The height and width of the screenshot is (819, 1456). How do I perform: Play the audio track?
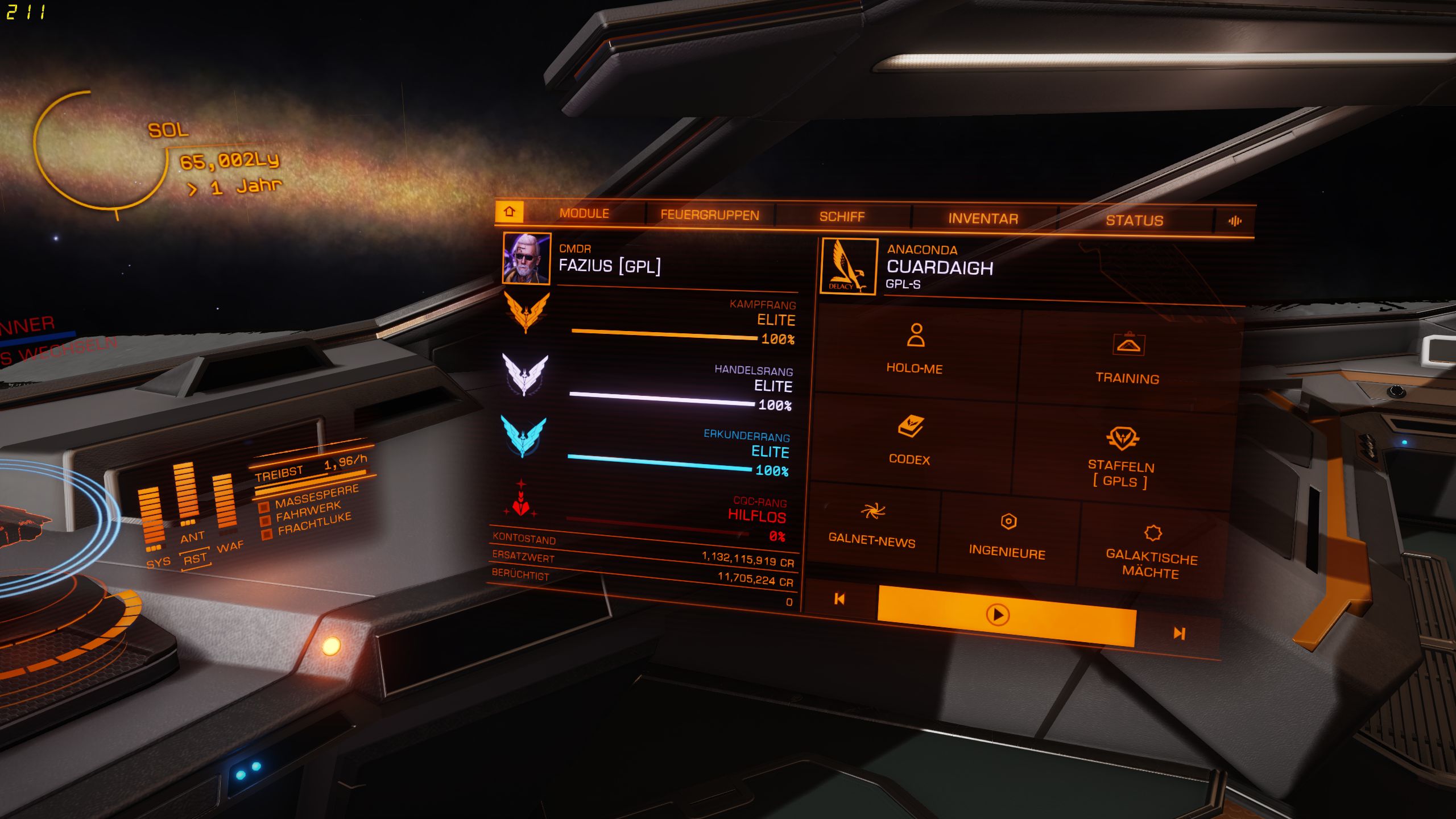998,615
